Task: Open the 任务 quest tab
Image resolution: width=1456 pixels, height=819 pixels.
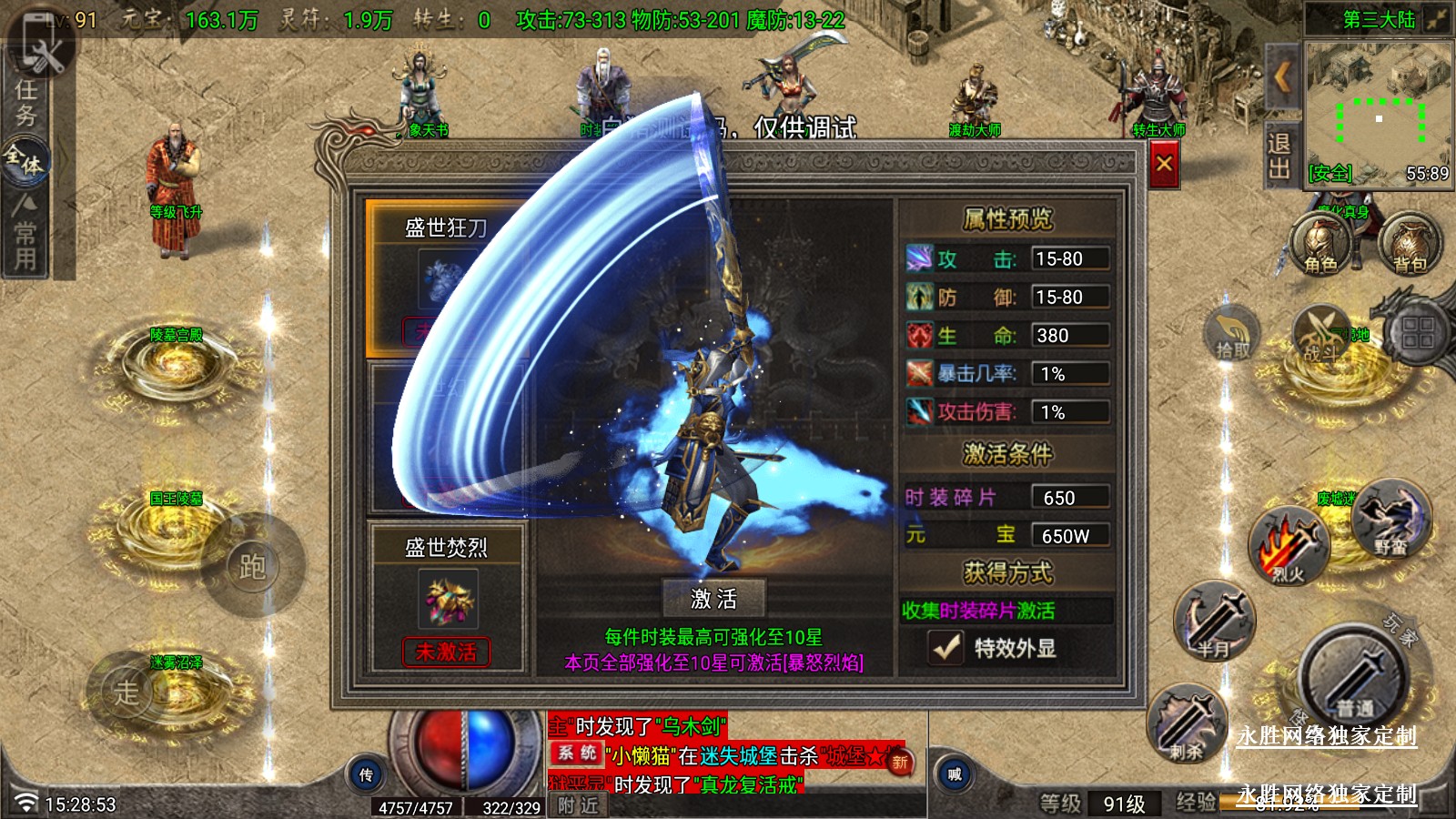Action: click(x=25, y=102)
